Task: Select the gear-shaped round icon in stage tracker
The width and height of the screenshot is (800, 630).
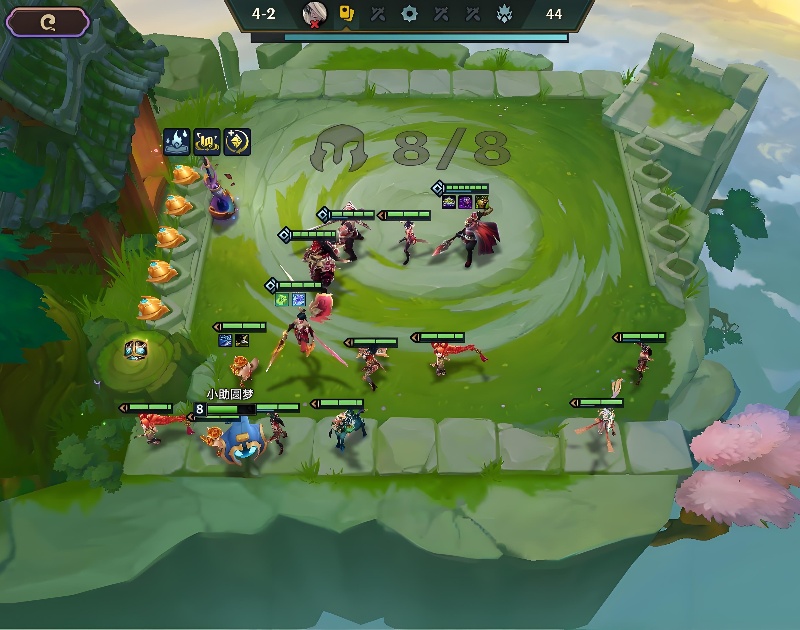Action: click(408, 14)
